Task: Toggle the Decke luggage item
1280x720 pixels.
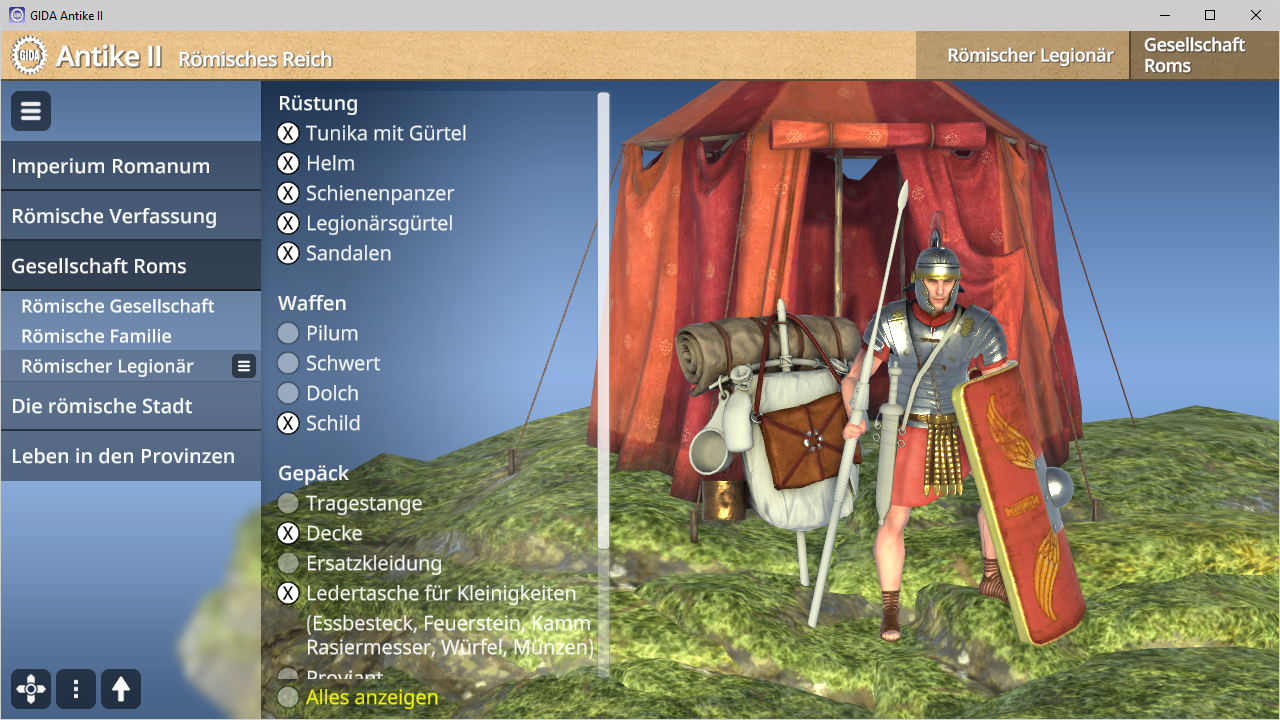Action: 288,533
